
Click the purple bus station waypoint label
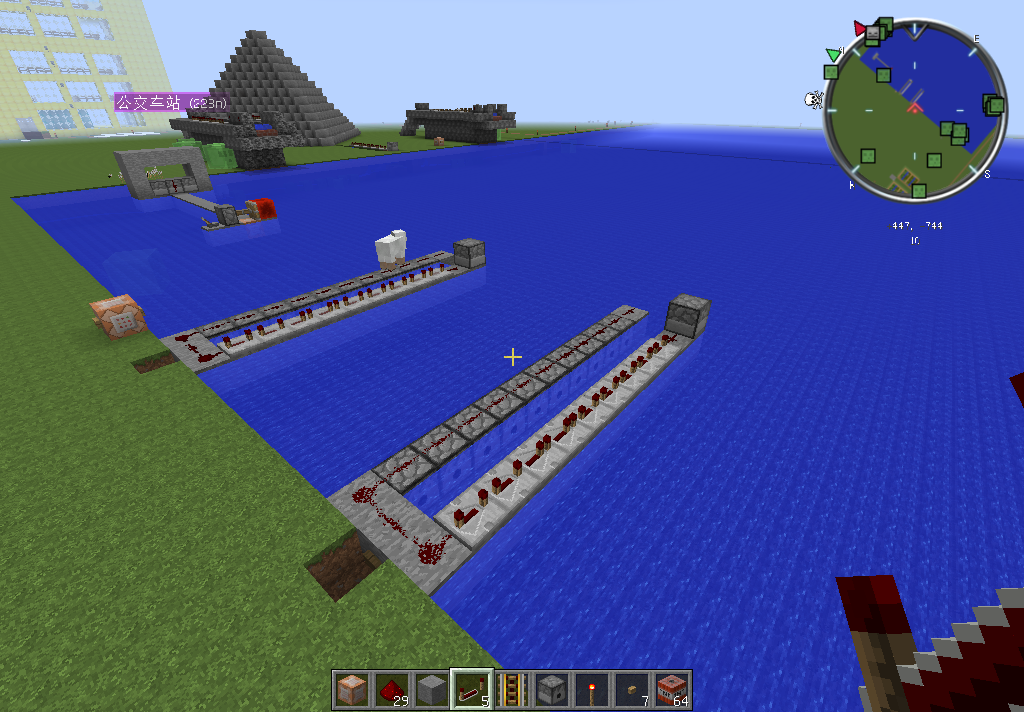[170, 102]
